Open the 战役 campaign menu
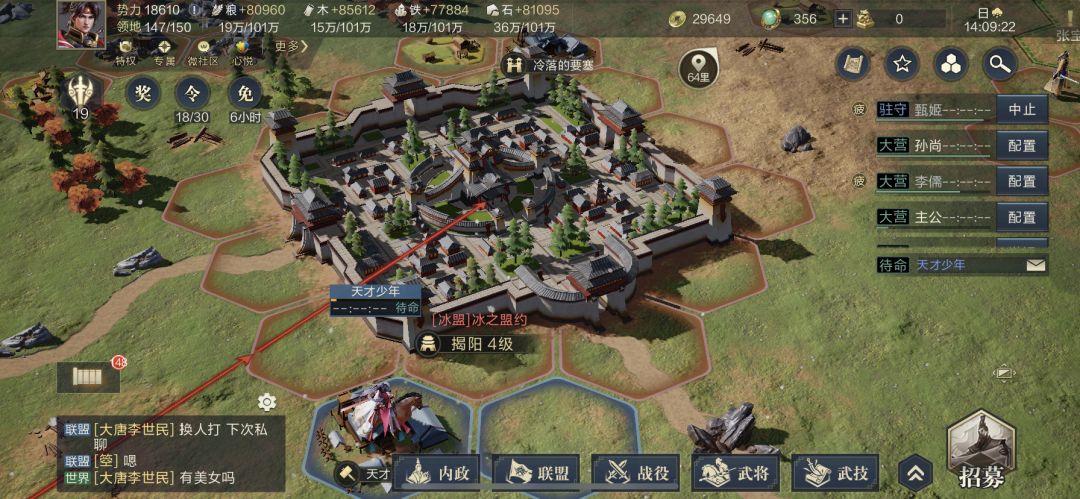The width and height of the screenshot is (1080, 499). pos(639,473)
